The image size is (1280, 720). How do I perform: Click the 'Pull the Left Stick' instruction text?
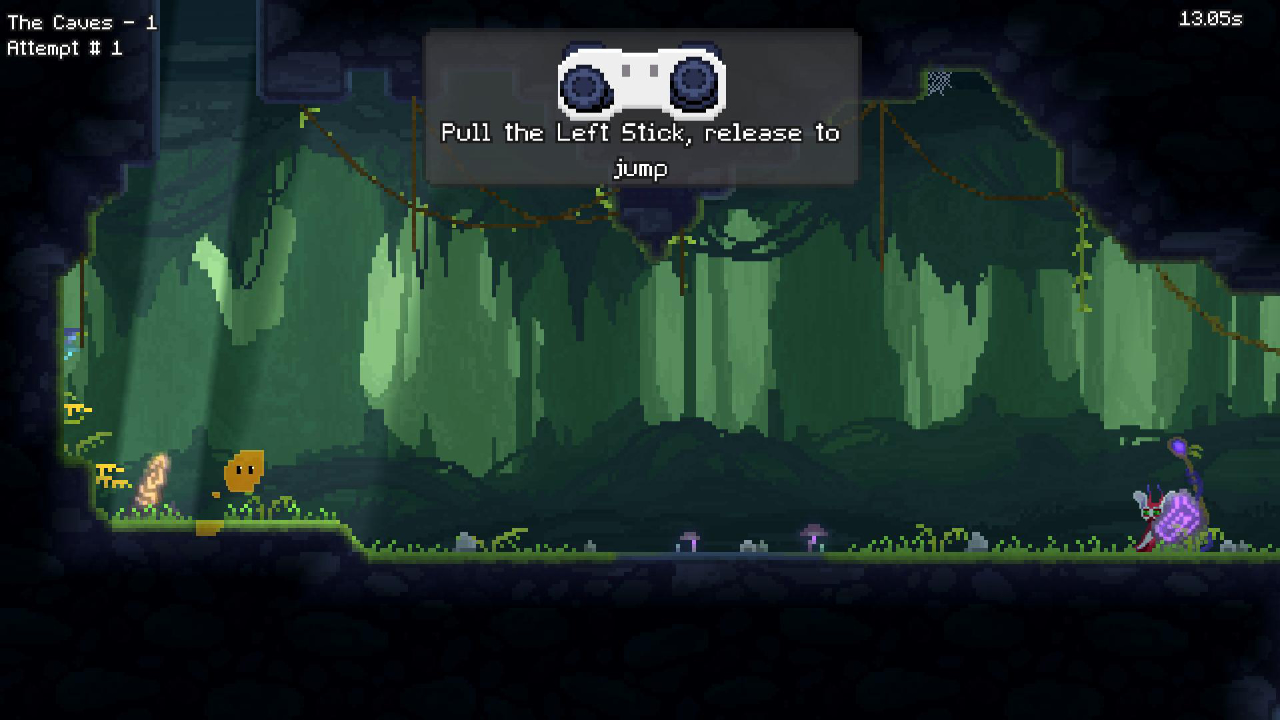(640, 133)
